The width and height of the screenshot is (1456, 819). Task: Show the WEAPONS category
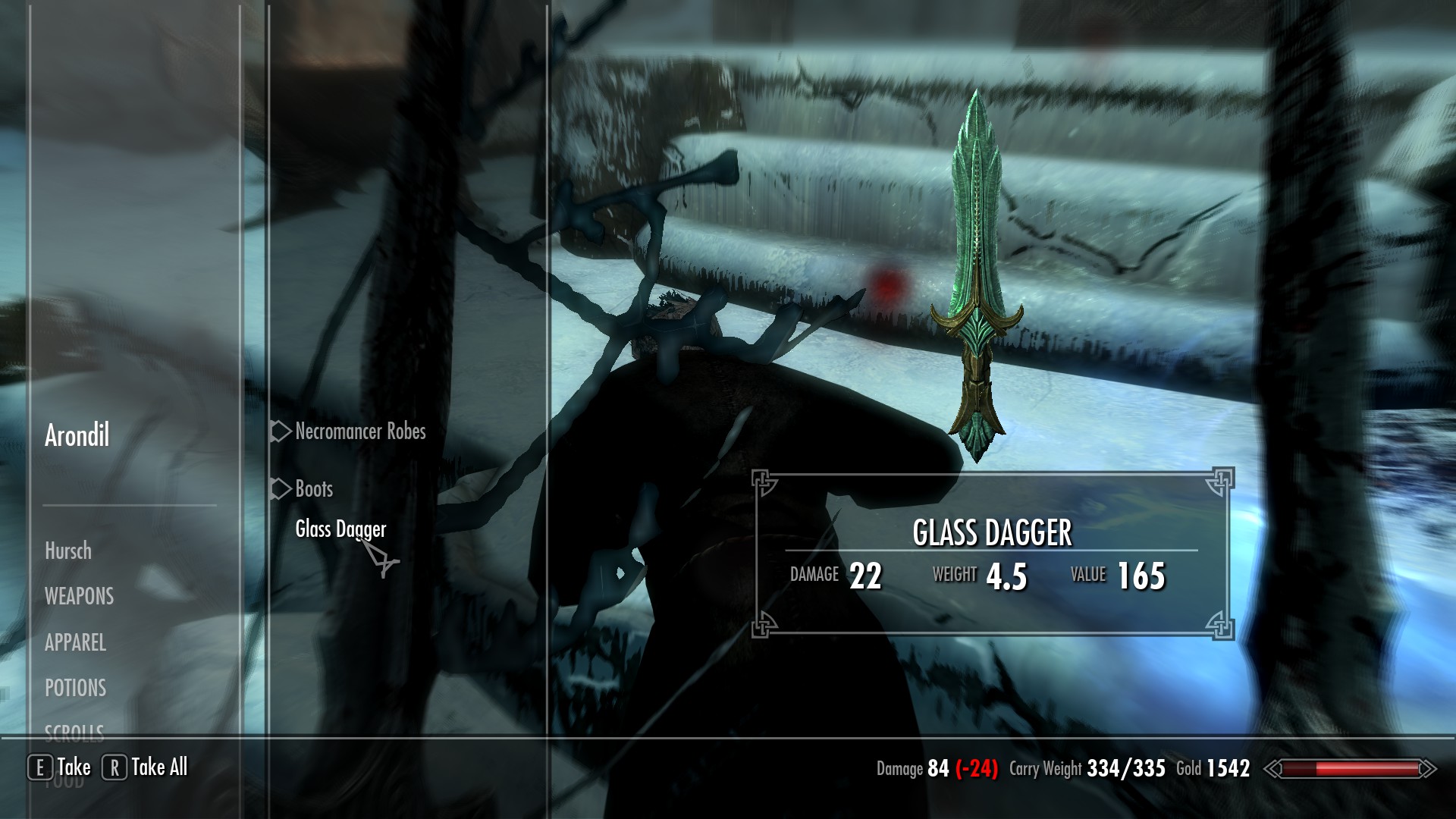pos(79,596)
